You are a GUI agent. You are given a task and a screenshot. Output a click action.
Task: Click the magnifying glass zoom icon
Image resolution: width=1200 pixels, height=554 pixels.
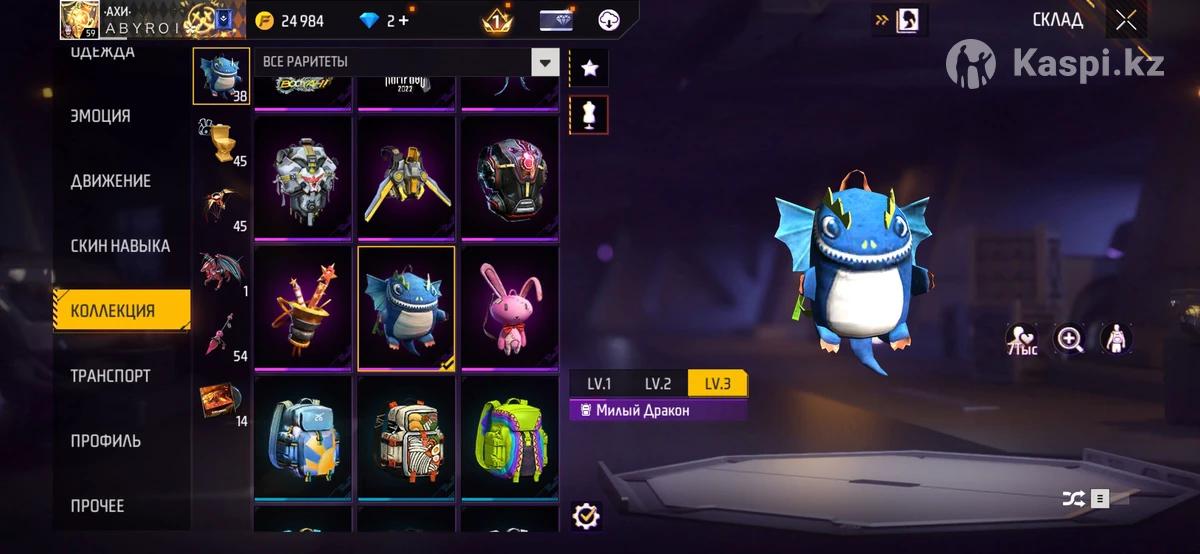pos(1070,339)
